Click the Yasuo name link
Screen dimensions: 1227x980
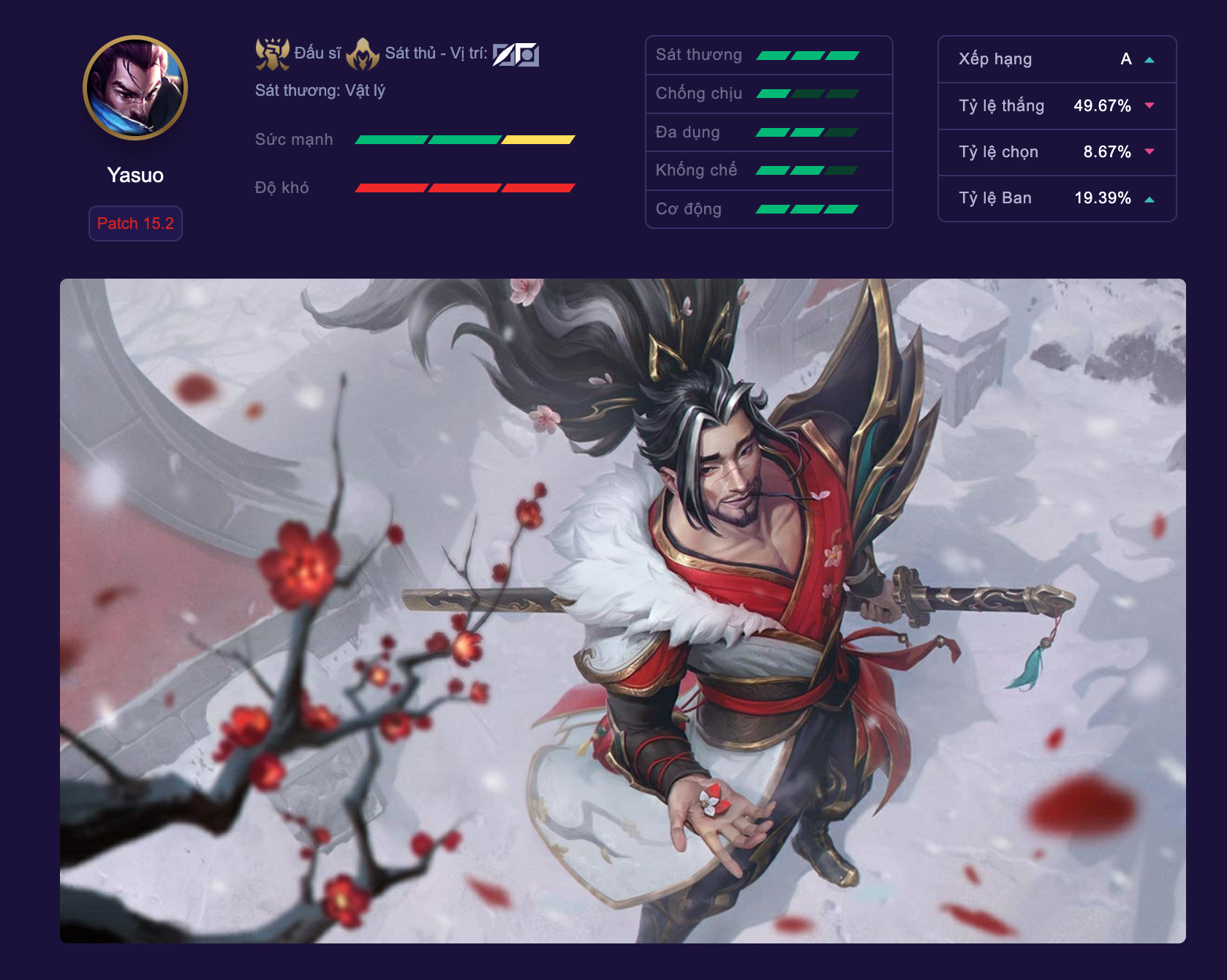pos(136,176)
